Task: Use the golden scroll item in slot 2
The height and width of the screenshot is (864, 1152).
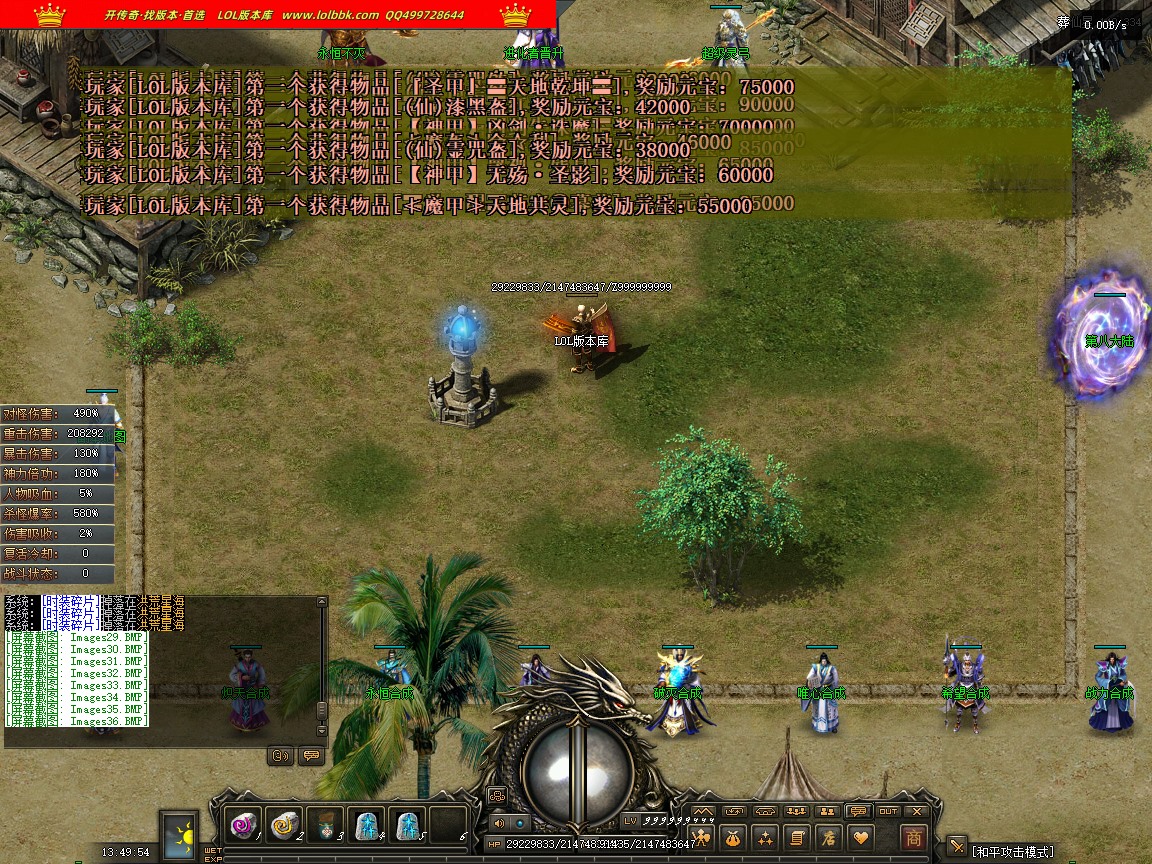Action: [284, 825]
